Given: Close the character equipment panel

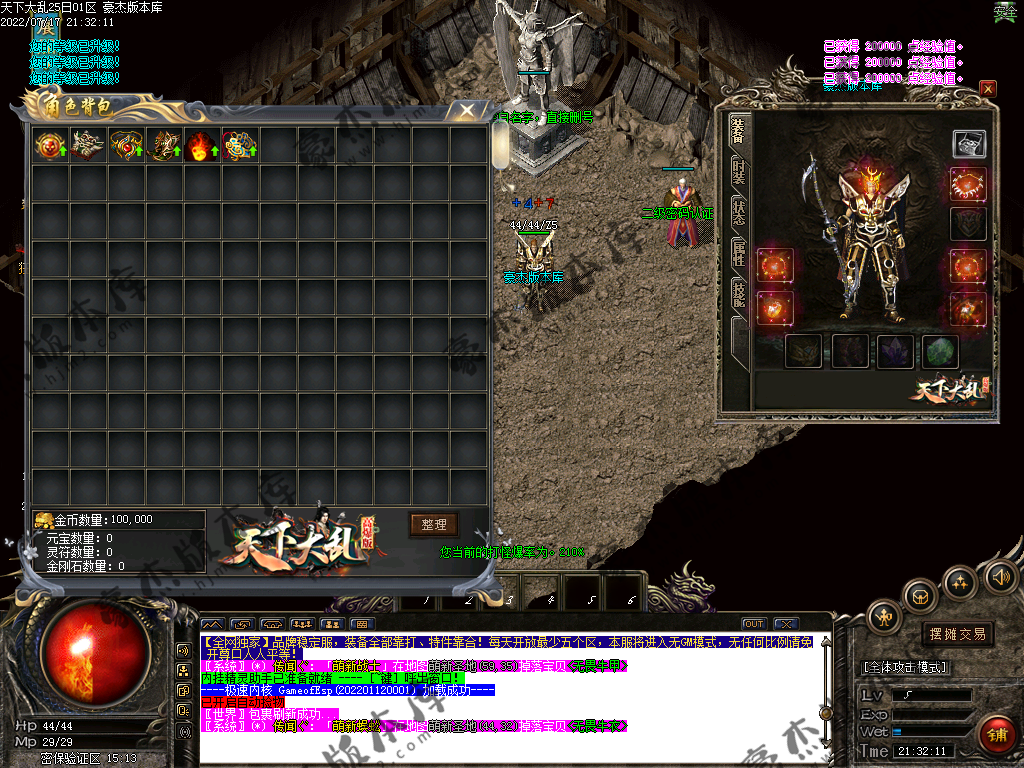Looking at the screenshot, I should 988,89.
